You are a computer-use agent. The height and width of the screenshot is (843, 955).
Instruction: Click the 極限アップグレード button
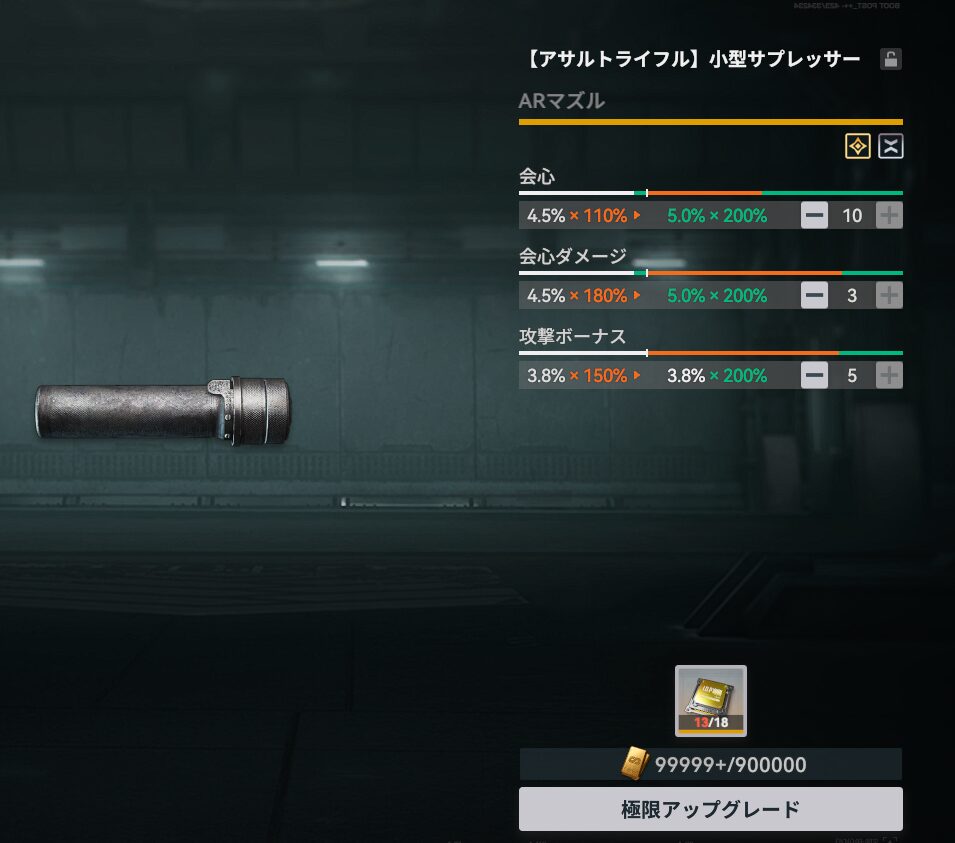coord(710,809)
